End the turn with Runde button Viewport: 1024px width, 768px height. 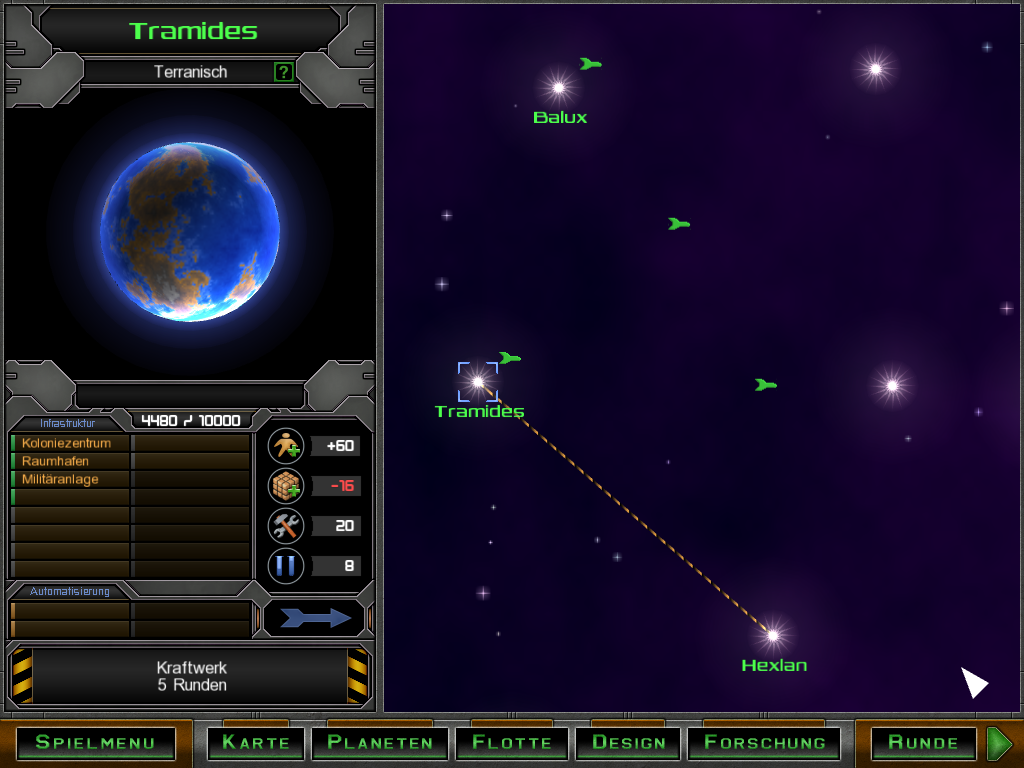(923, 742)
